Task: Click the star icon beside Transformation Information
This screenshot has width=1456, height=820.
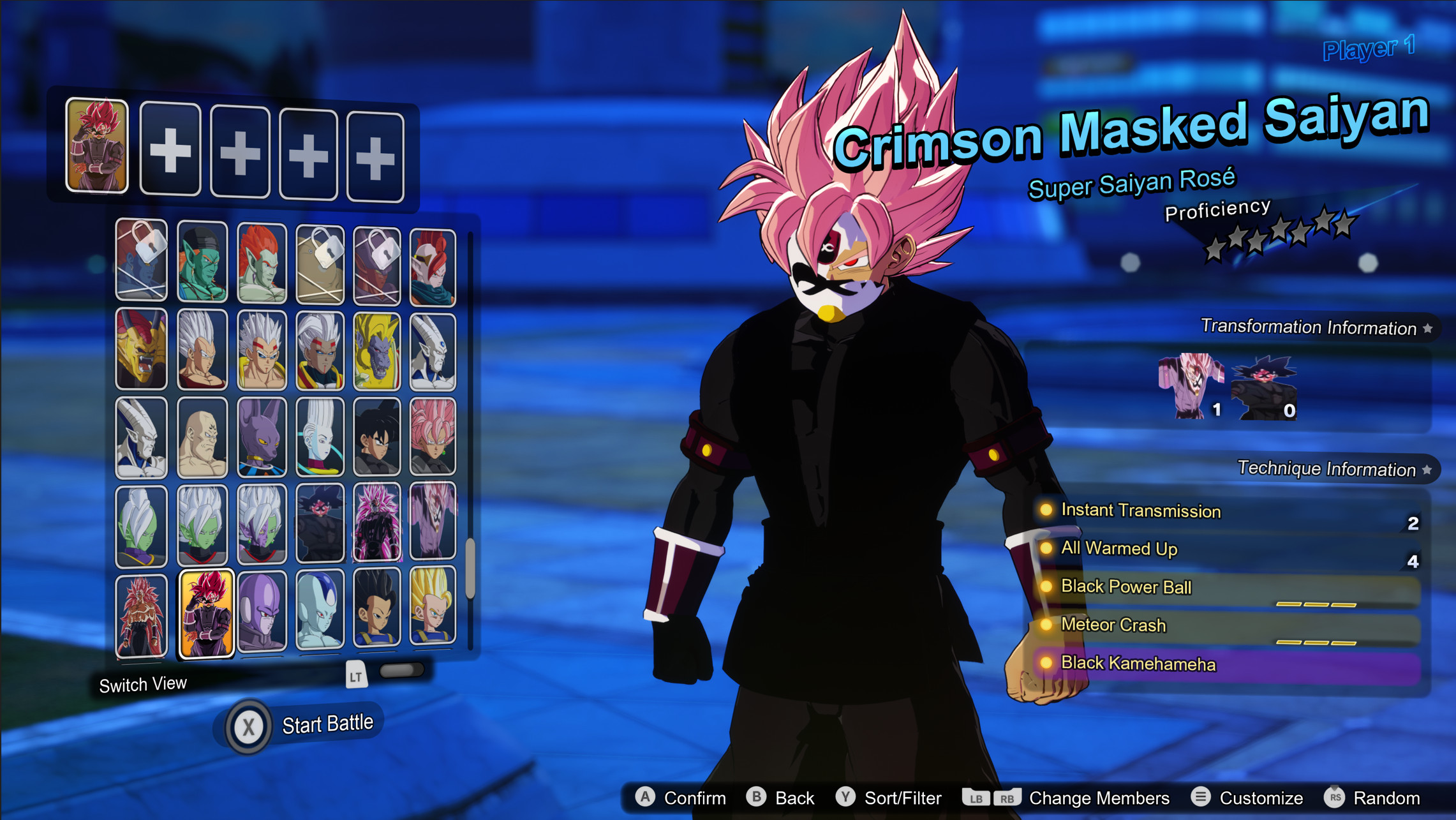Action: [1428, 328]
